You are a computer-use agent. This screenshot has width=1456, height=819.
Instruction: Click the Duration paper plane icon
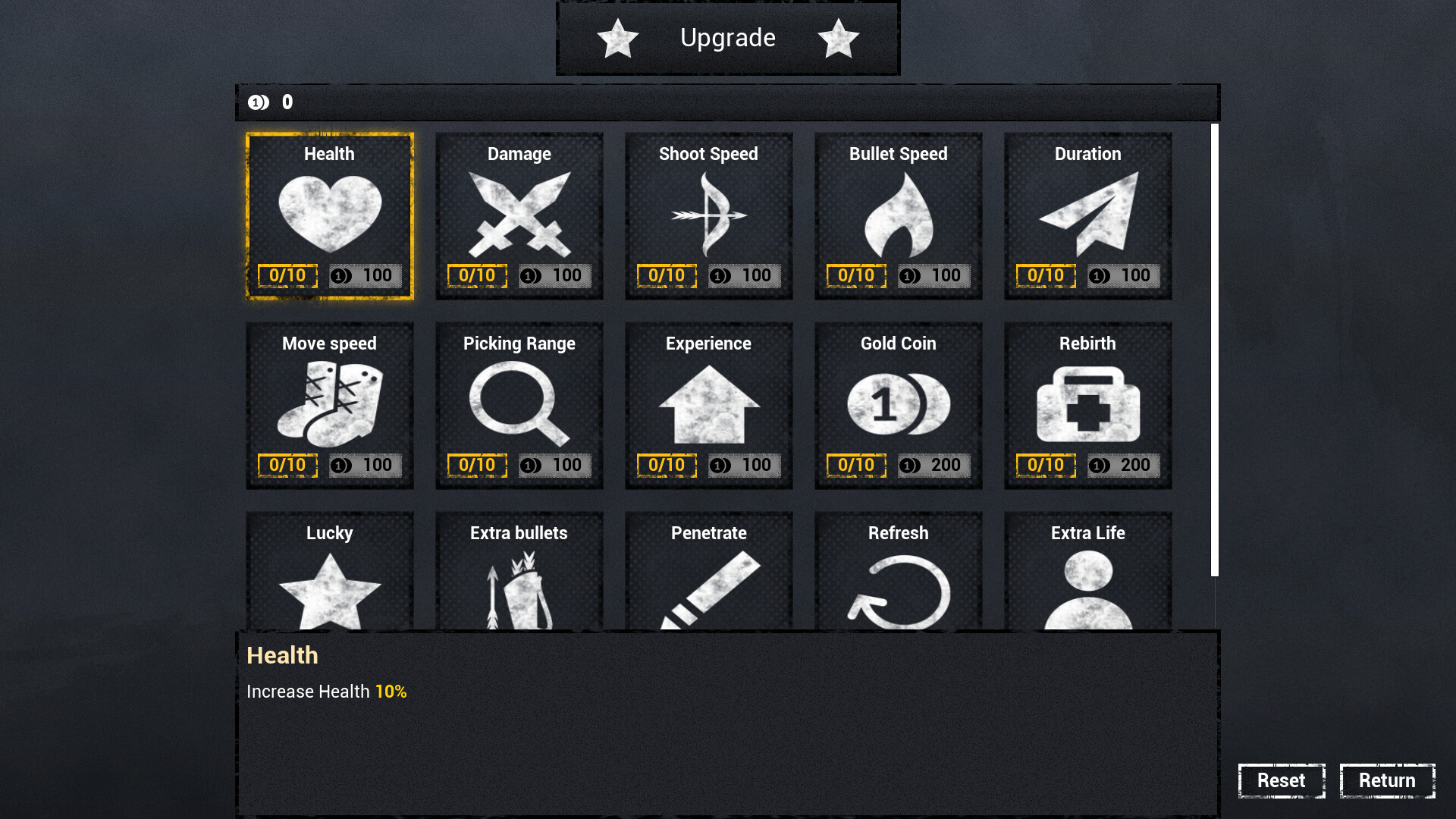click(x=1087, y=215)
